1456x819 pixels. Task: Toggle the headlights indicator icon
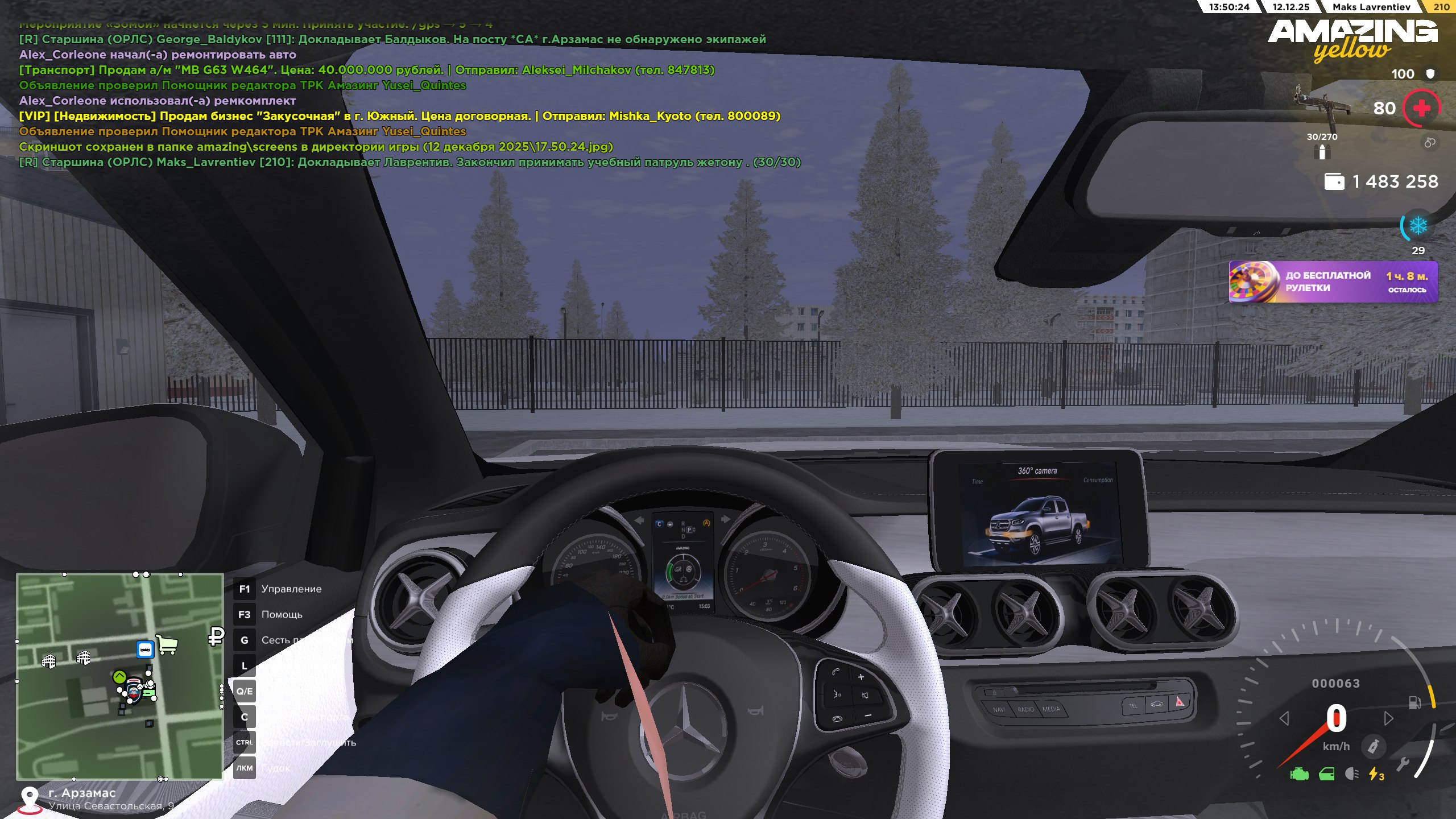(x=1352, y=774)
